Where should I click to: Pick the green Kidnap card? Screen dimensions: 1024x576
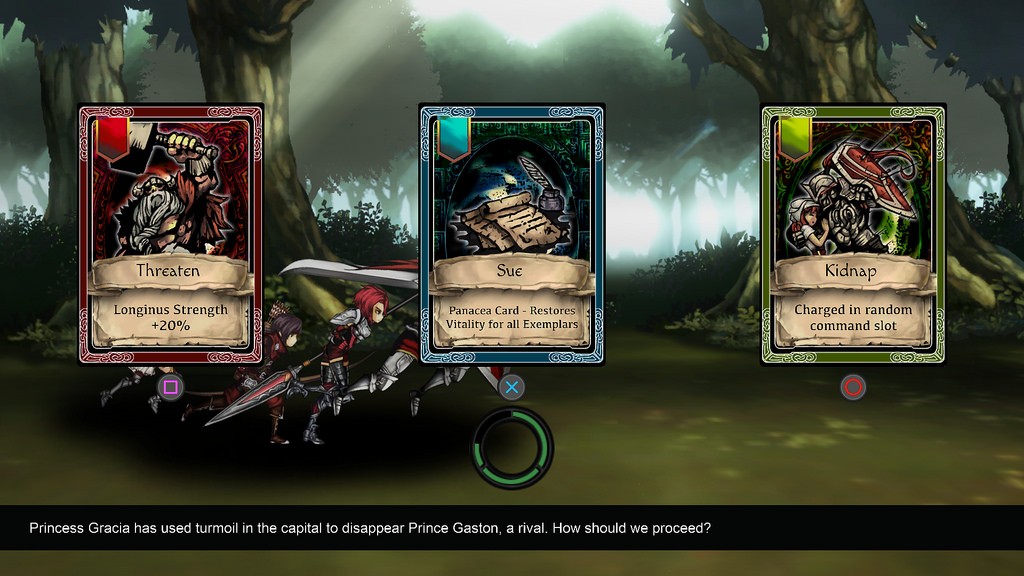(853, 234)
